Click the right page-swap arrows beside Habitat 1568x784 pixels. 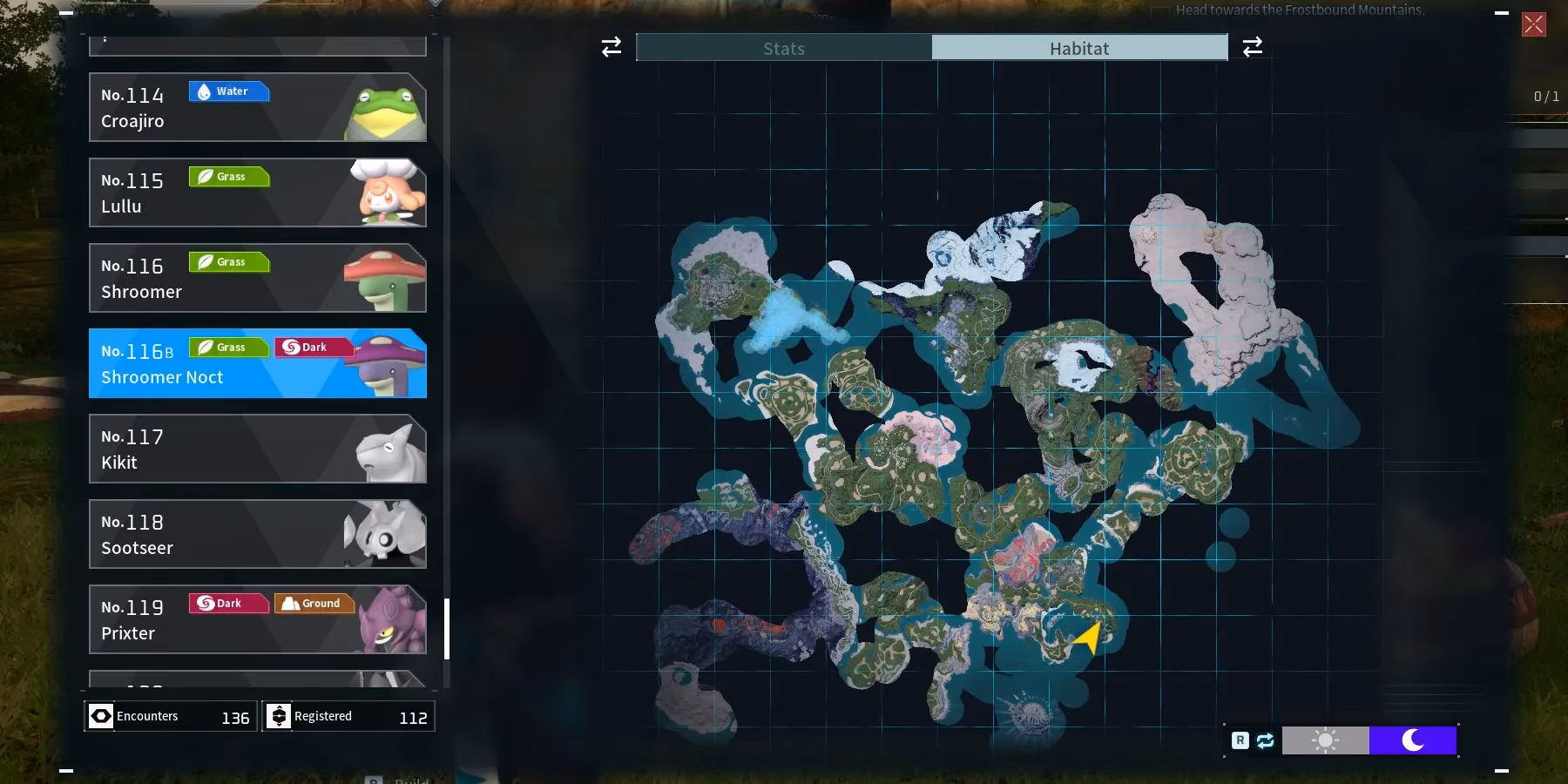pos(1254,47)
